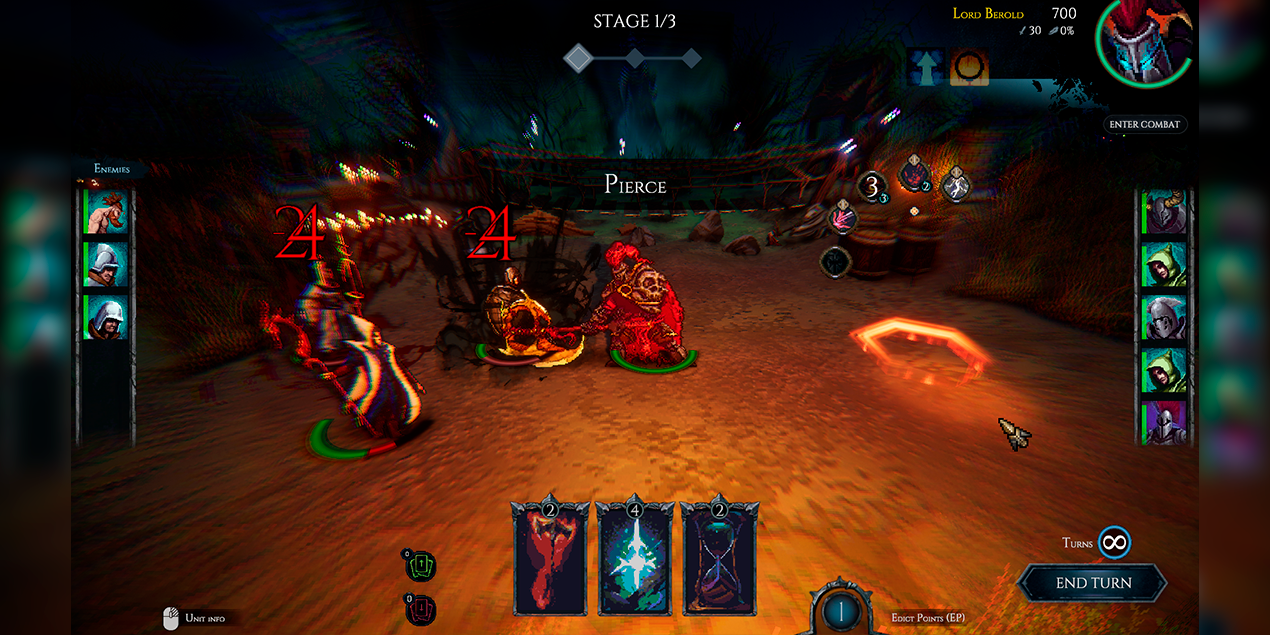Click the Enter Combat button
This screenshot has height=635, width=1270.
point(1145,125)
